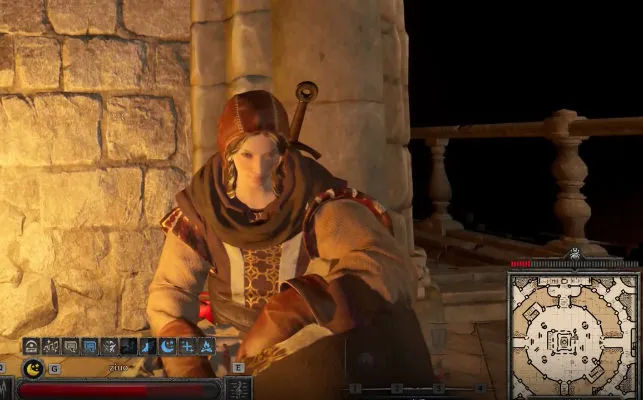Click the helmeted head icon
643x400 pixels.
pos(31,346)
